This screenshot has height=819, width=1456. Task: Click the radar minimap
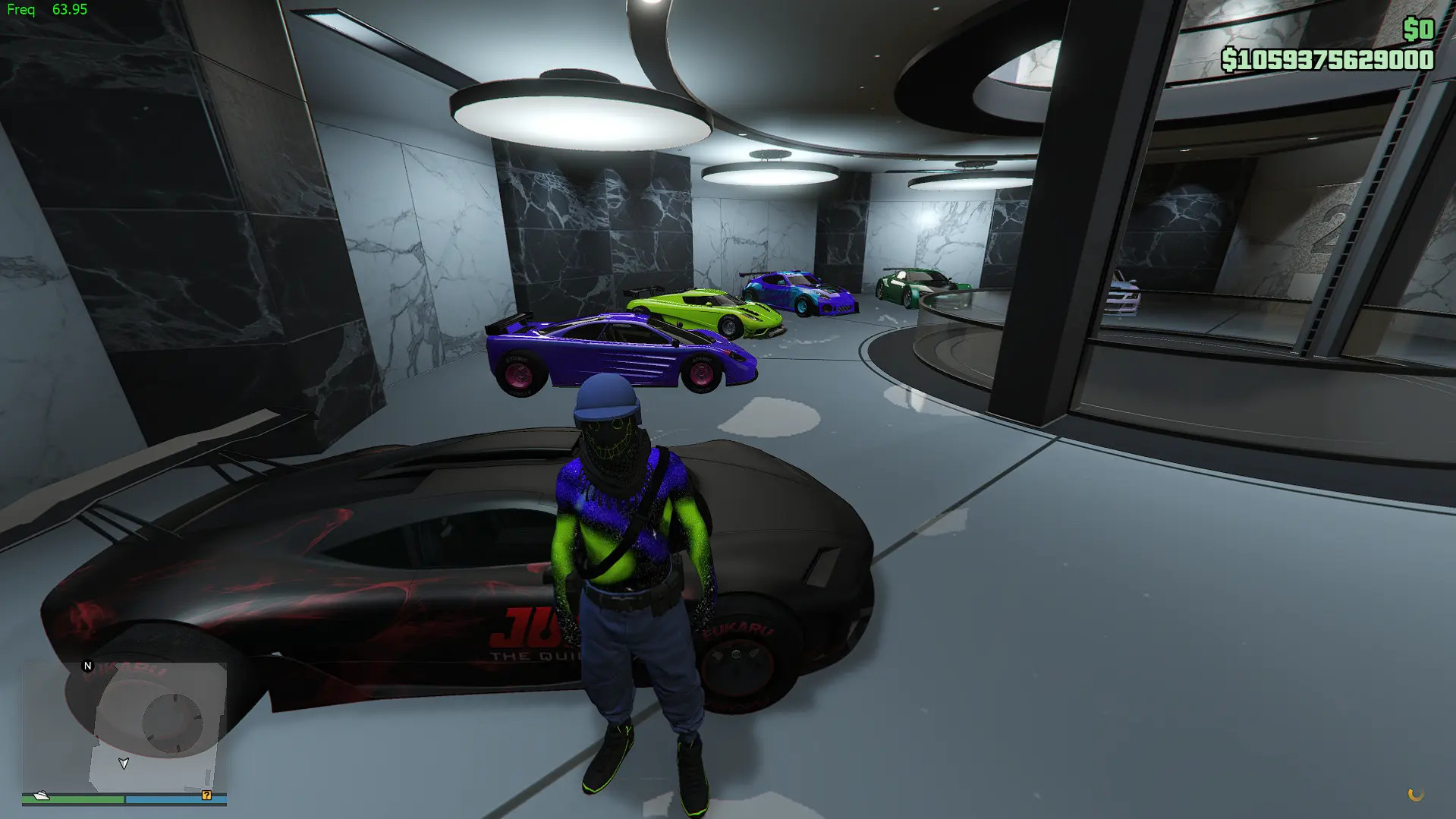click(124, 726)
